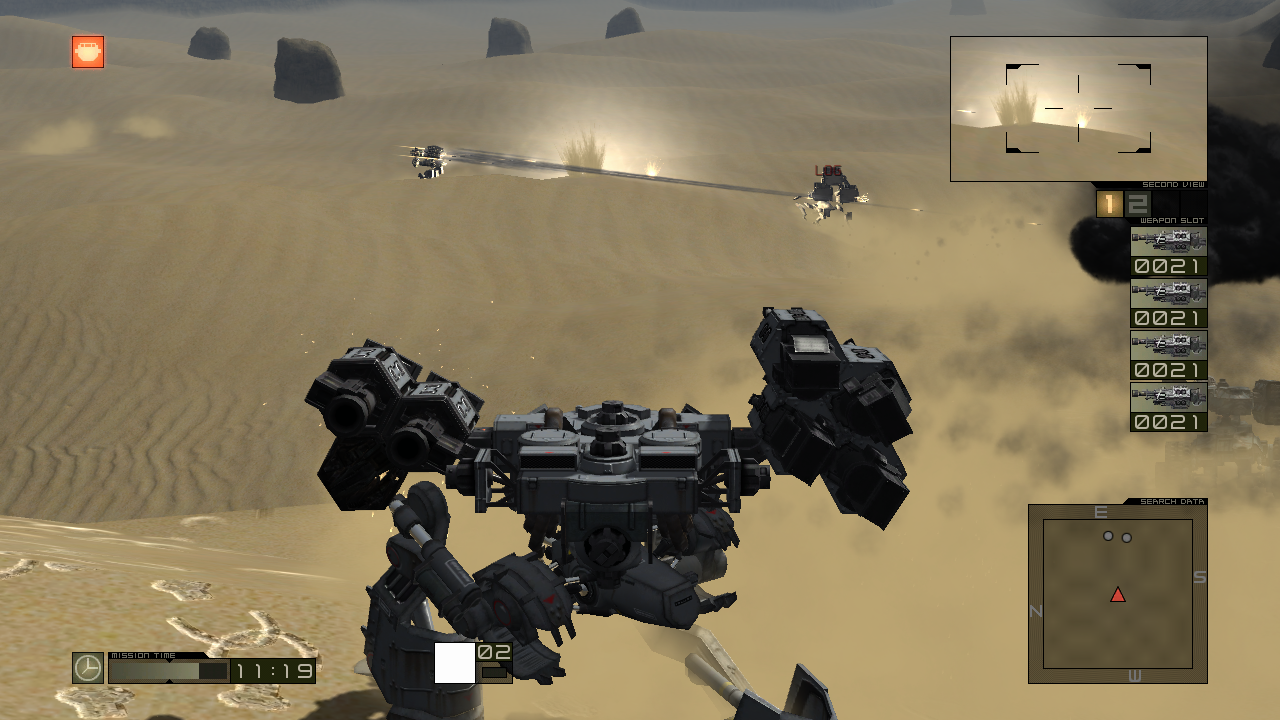This screenshot has width=1280, height=720.
Task: Click the 0021 ammo counter of top weapon
Action: (1168, 266)
